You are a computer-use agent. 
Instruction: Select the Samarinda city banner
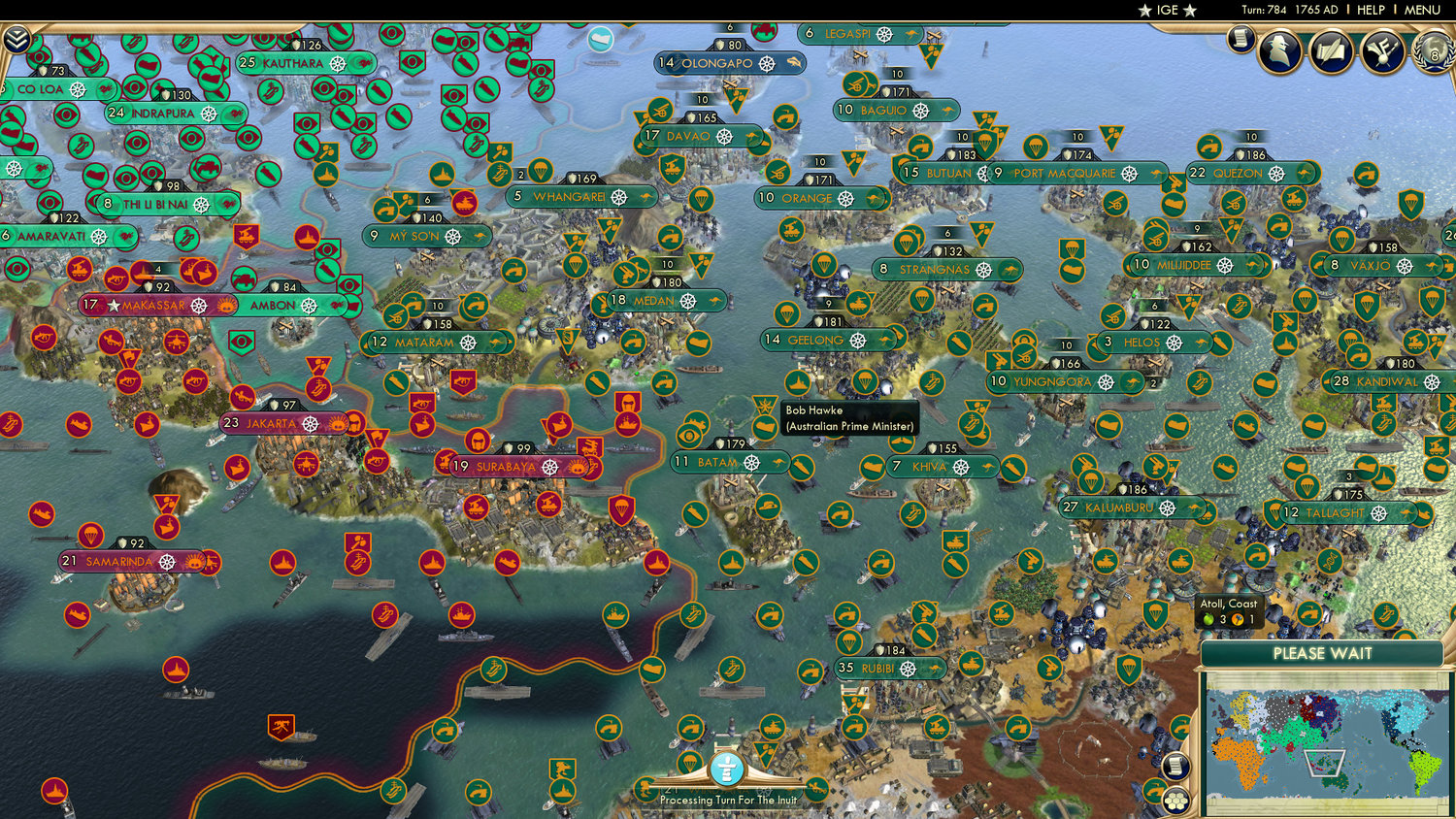(x=121, y=560)
